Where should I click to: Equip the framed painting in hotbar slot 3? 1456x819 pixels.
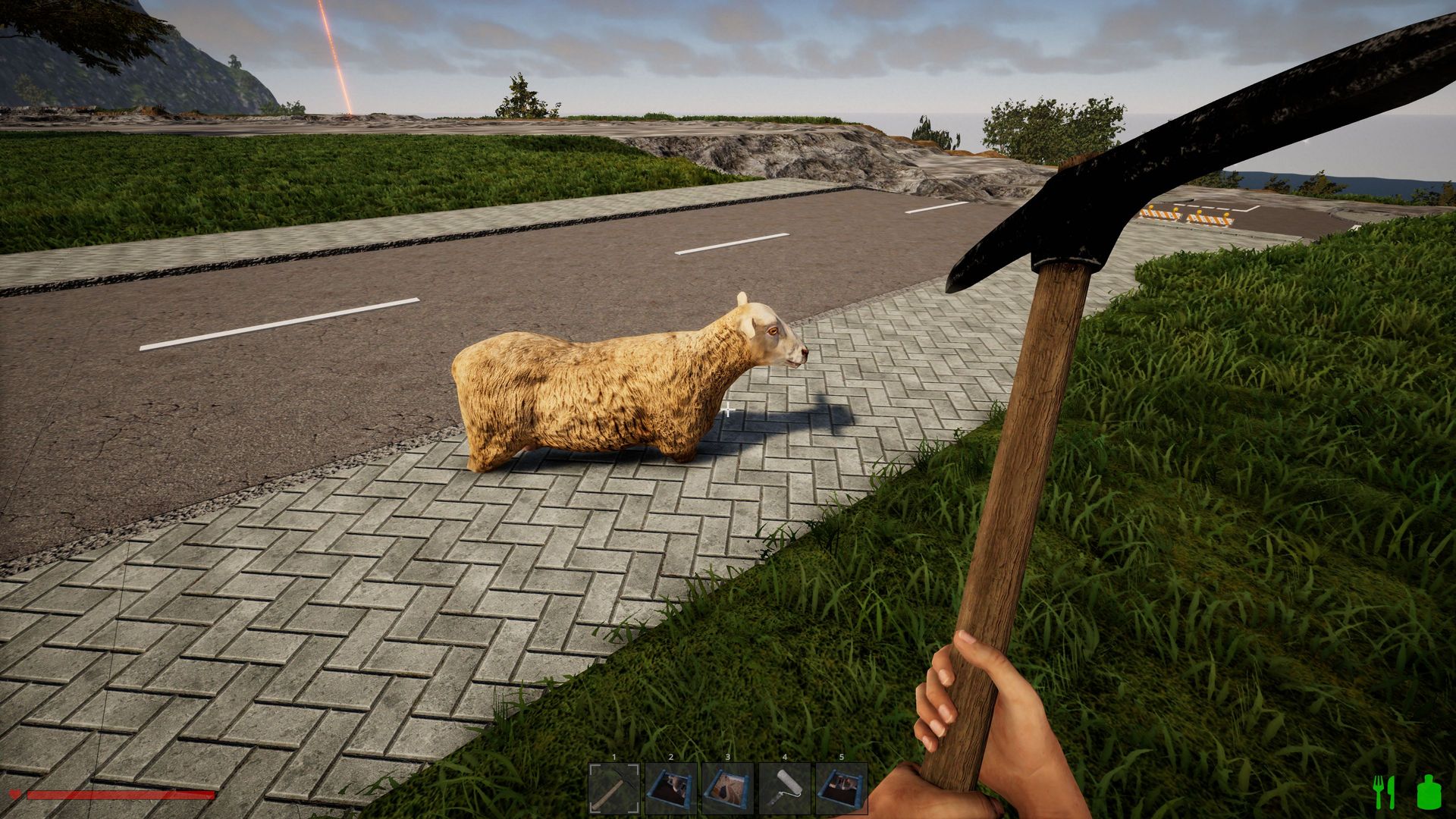[x=728, y=789]
